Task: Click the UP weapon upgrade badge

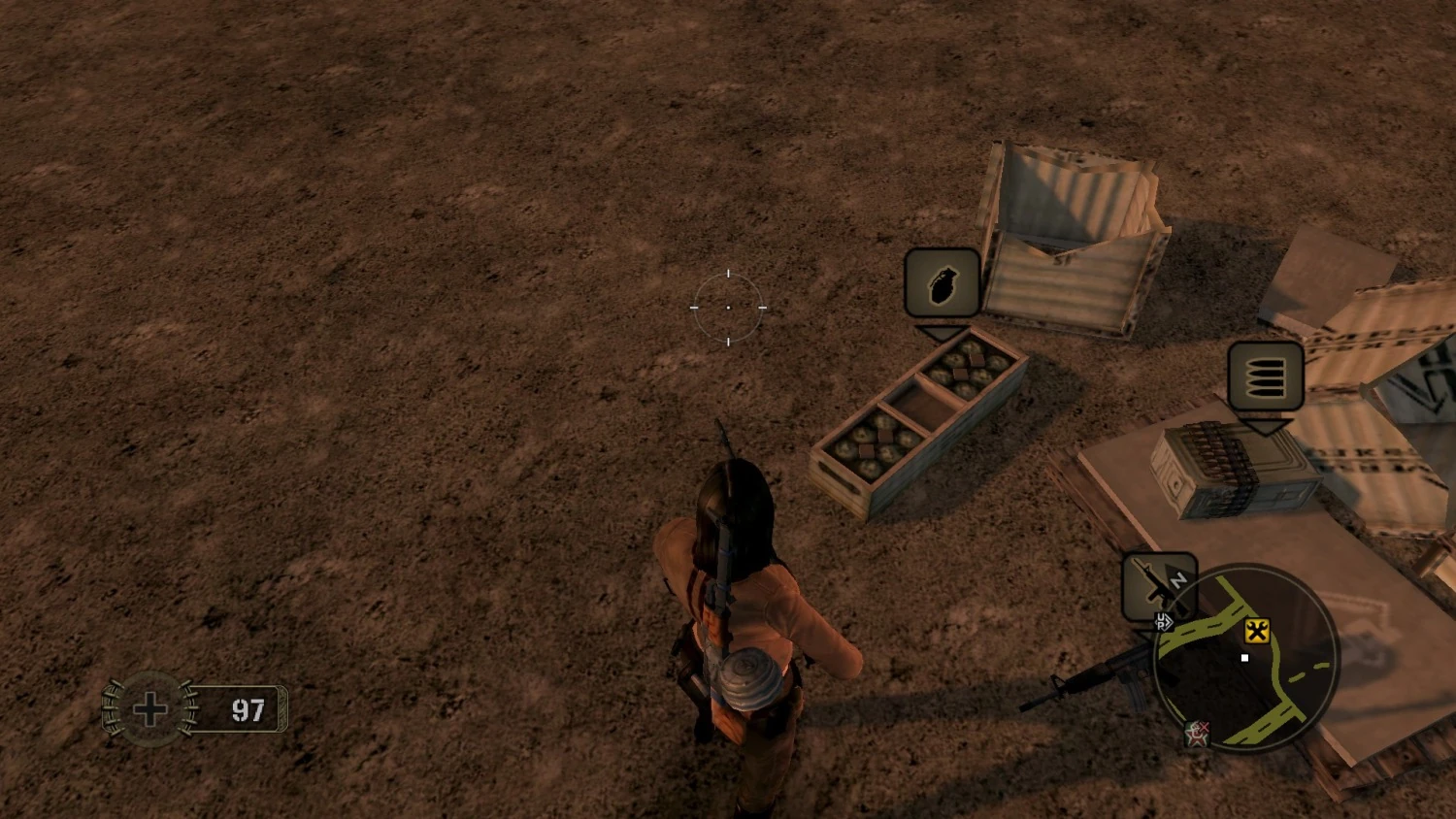Action: (x=1163, y=620)
